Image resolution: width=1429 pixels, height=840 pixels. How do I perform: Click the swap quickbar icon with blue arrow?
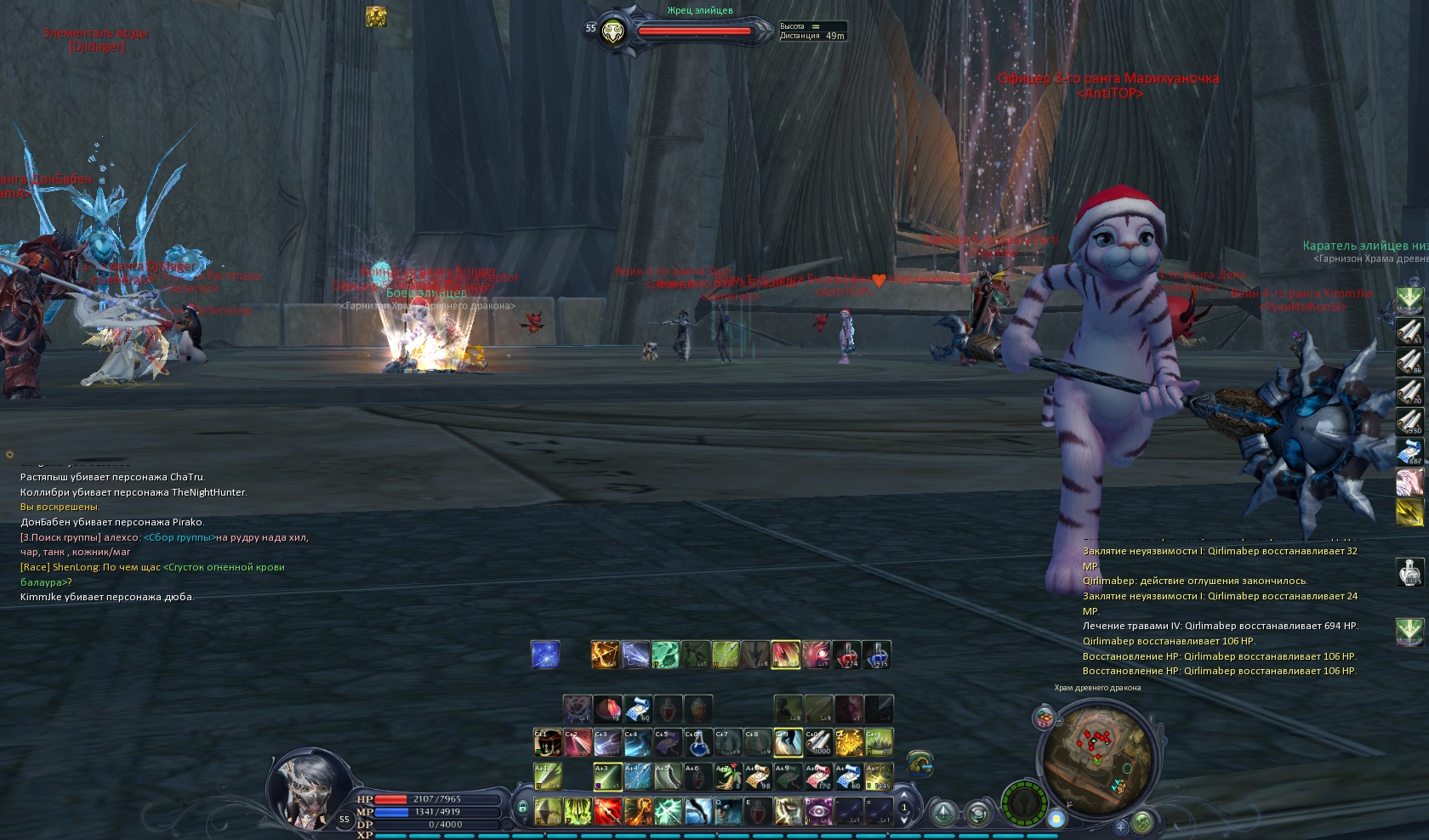pyautogui.click(x=919, y=763)
